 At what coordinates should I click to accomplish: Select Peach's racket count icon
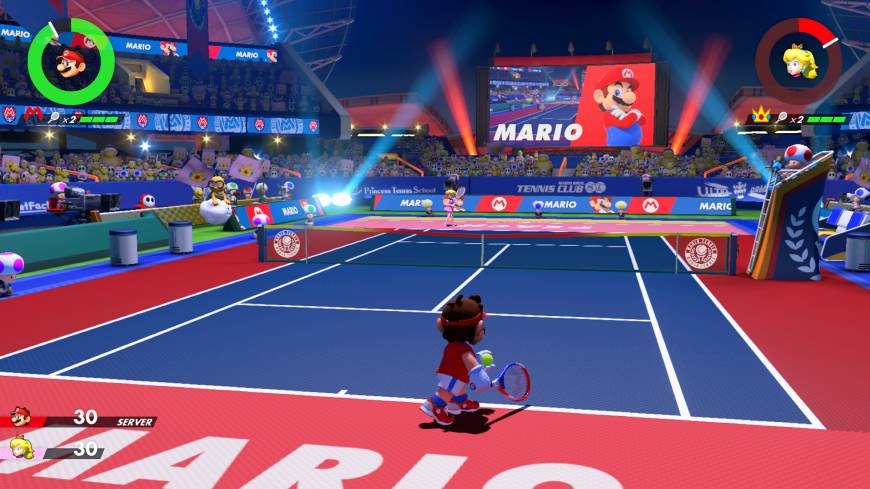(x=782, y=118)
